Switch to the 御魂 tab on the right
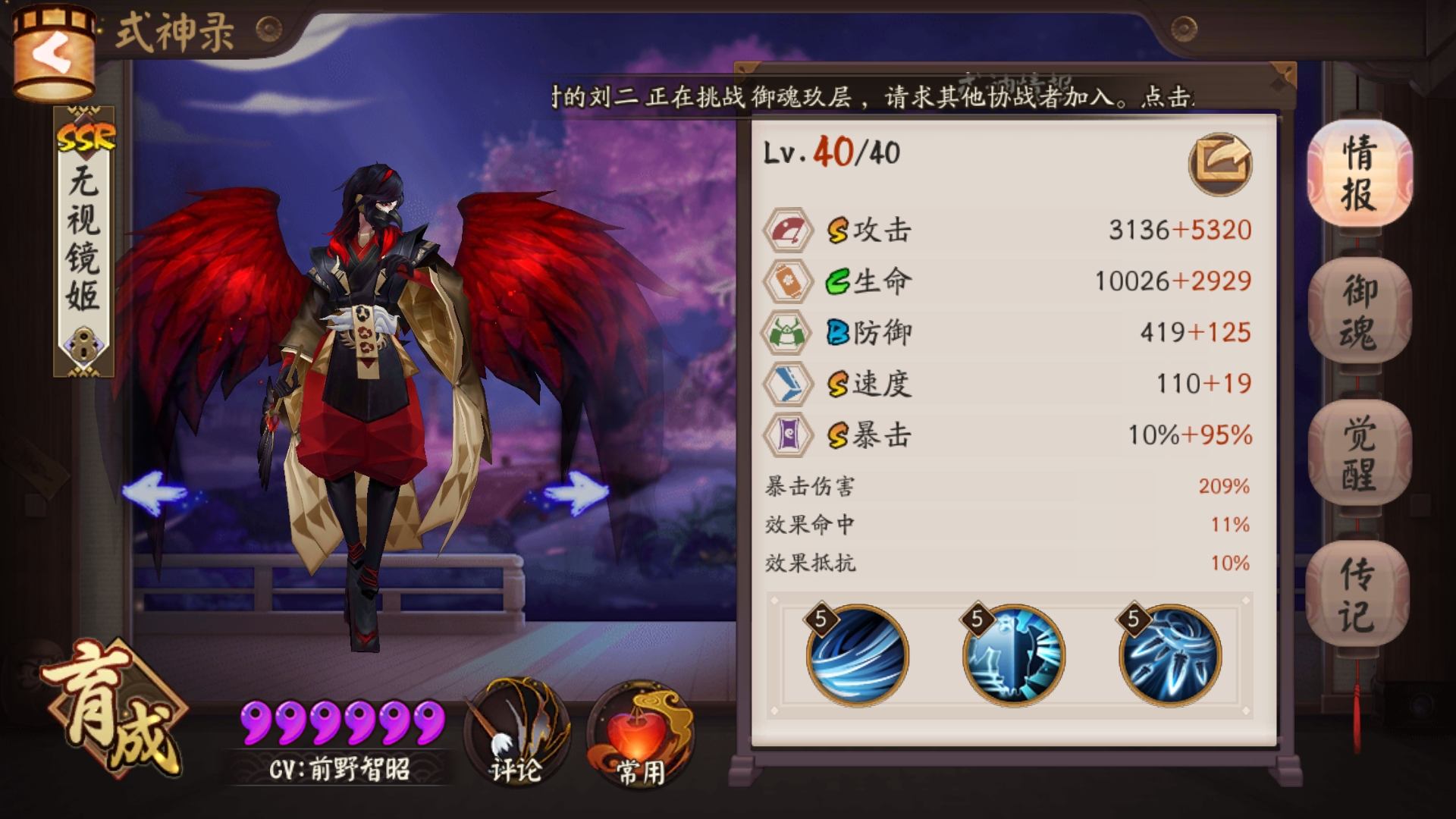This screenshot has width=1456, height=819. click(x=1360, y=311)
